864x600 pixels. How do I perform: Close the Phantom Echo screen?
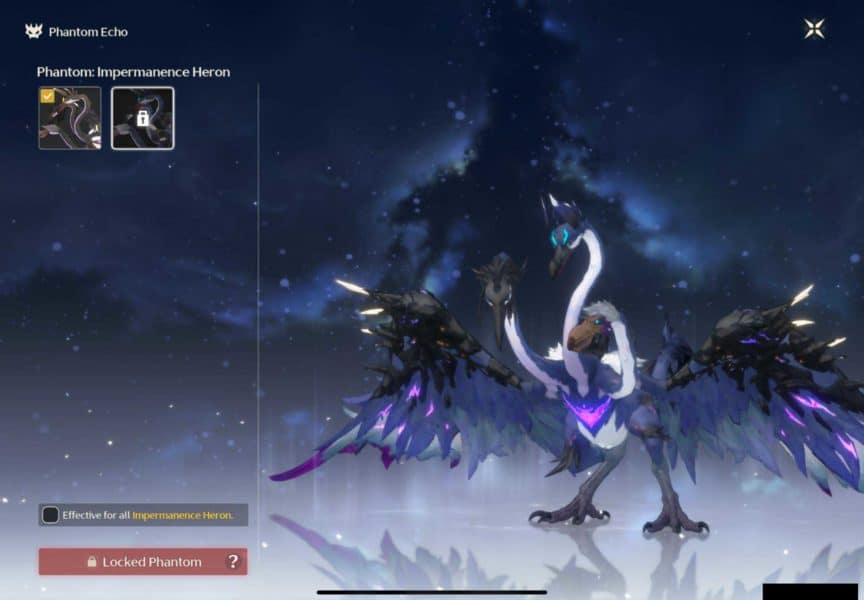click(x=814, y=29)
